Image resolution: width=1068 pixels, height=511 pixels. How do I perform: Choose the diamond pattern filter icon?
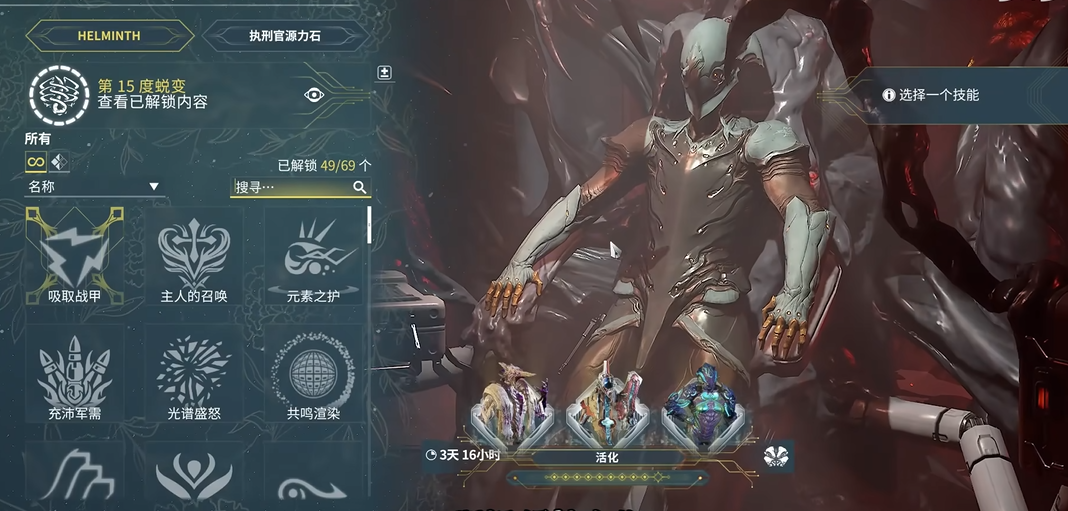[59, 162]
